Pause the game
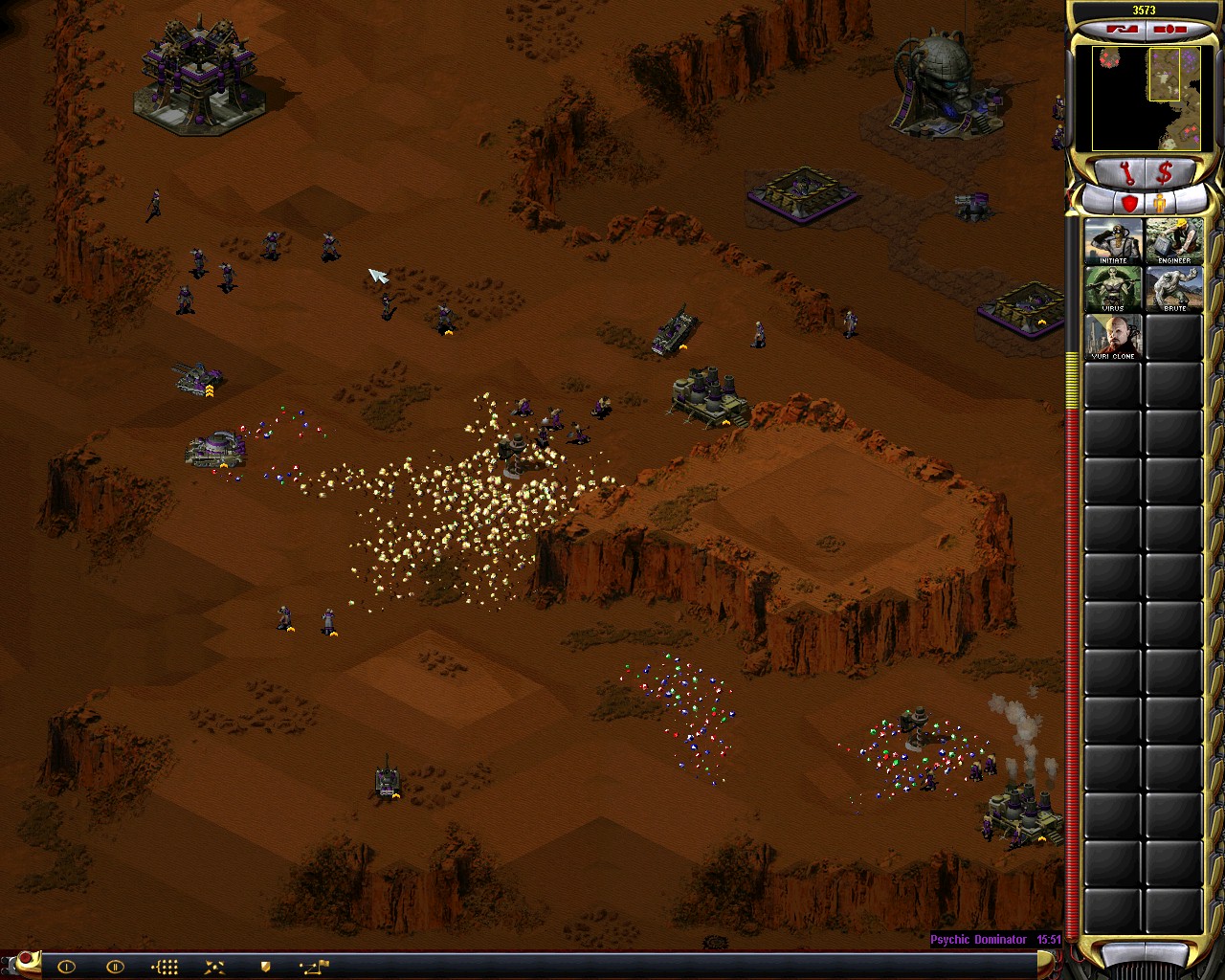The height and width of the screenshot is (980, 1225). pos(115,967)
